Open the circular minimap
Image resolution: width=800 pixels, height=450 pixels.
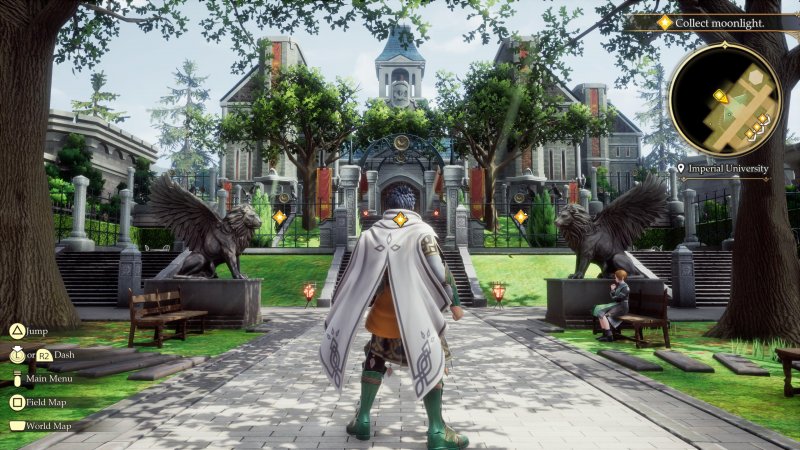coord(724,101)
